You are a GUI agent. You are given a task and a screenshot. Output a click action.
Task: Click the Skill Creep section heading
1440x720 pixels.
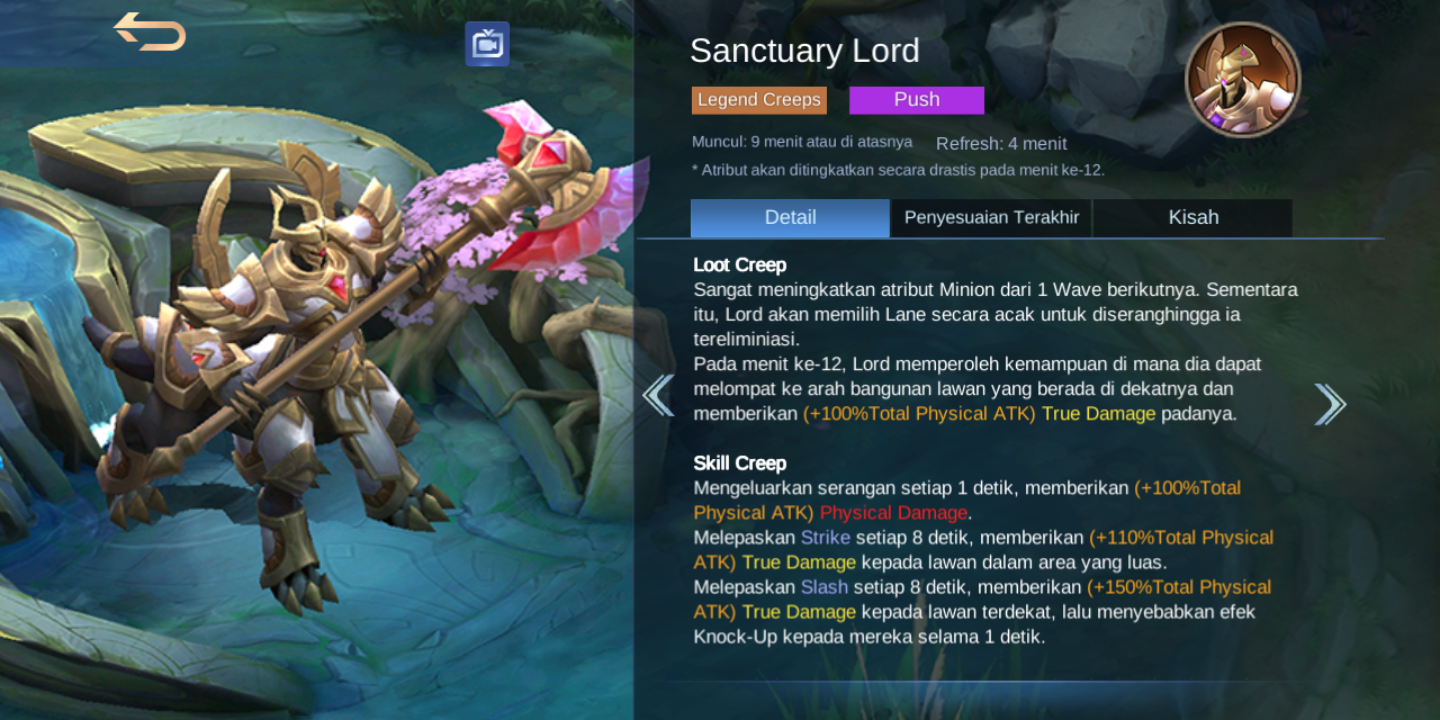[x=738, y=463]
